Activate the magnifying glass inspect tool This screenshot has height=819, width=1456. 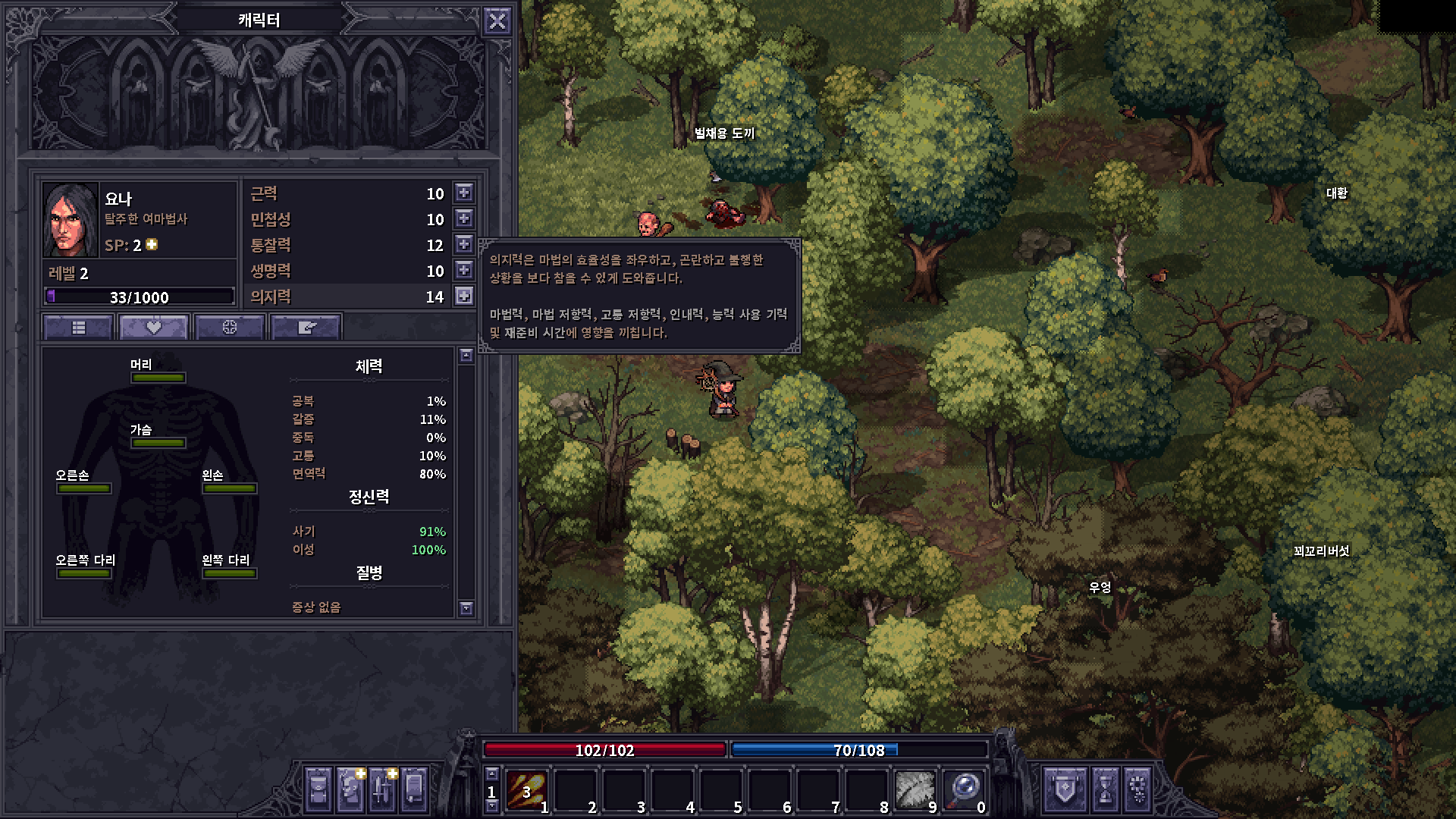(964, 791)
